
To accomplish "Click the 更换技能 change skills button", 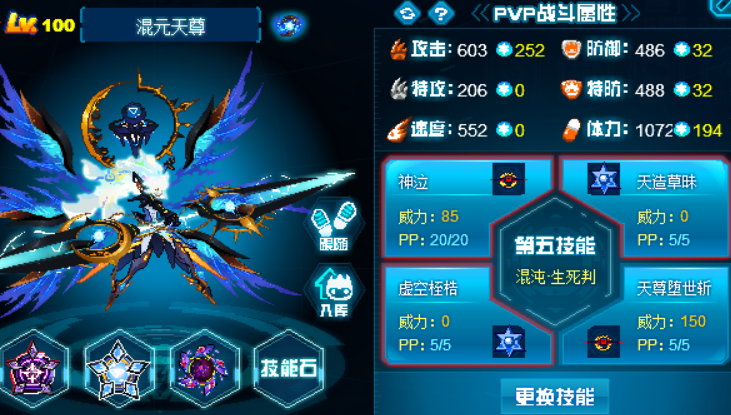I will coord(554,396).
